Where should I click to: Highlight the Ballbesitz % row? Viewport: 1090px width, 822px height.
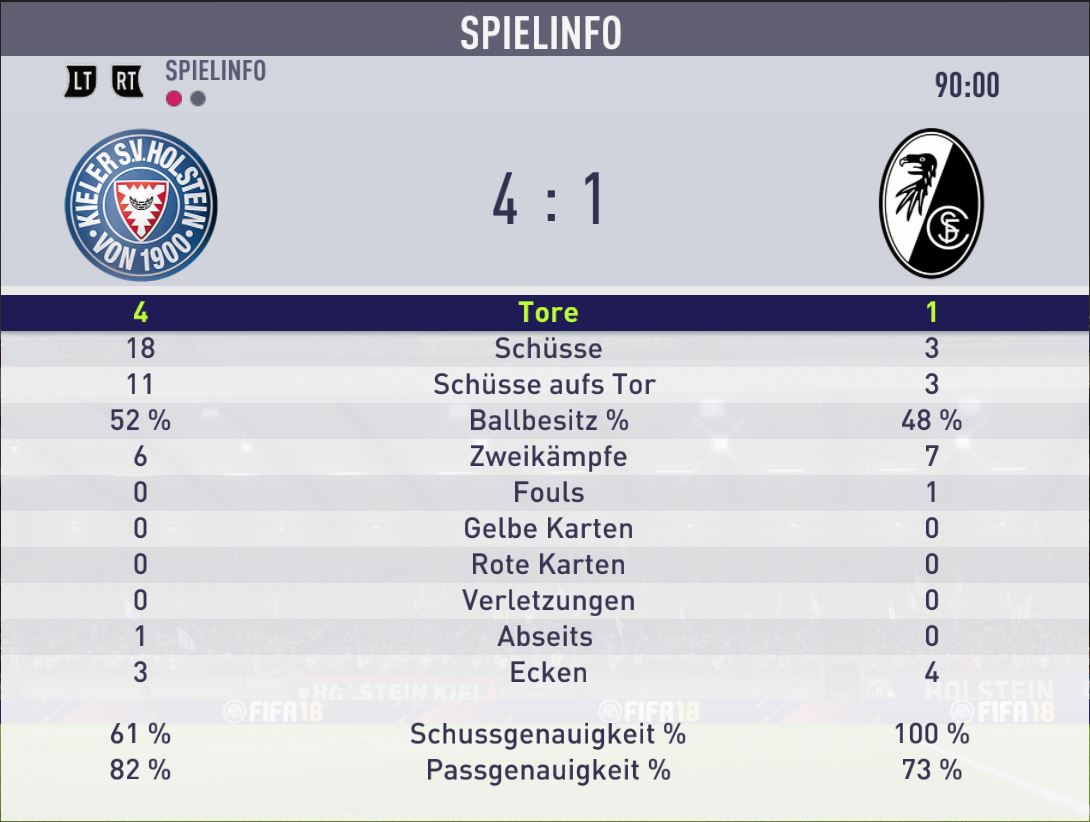[547, 420]
